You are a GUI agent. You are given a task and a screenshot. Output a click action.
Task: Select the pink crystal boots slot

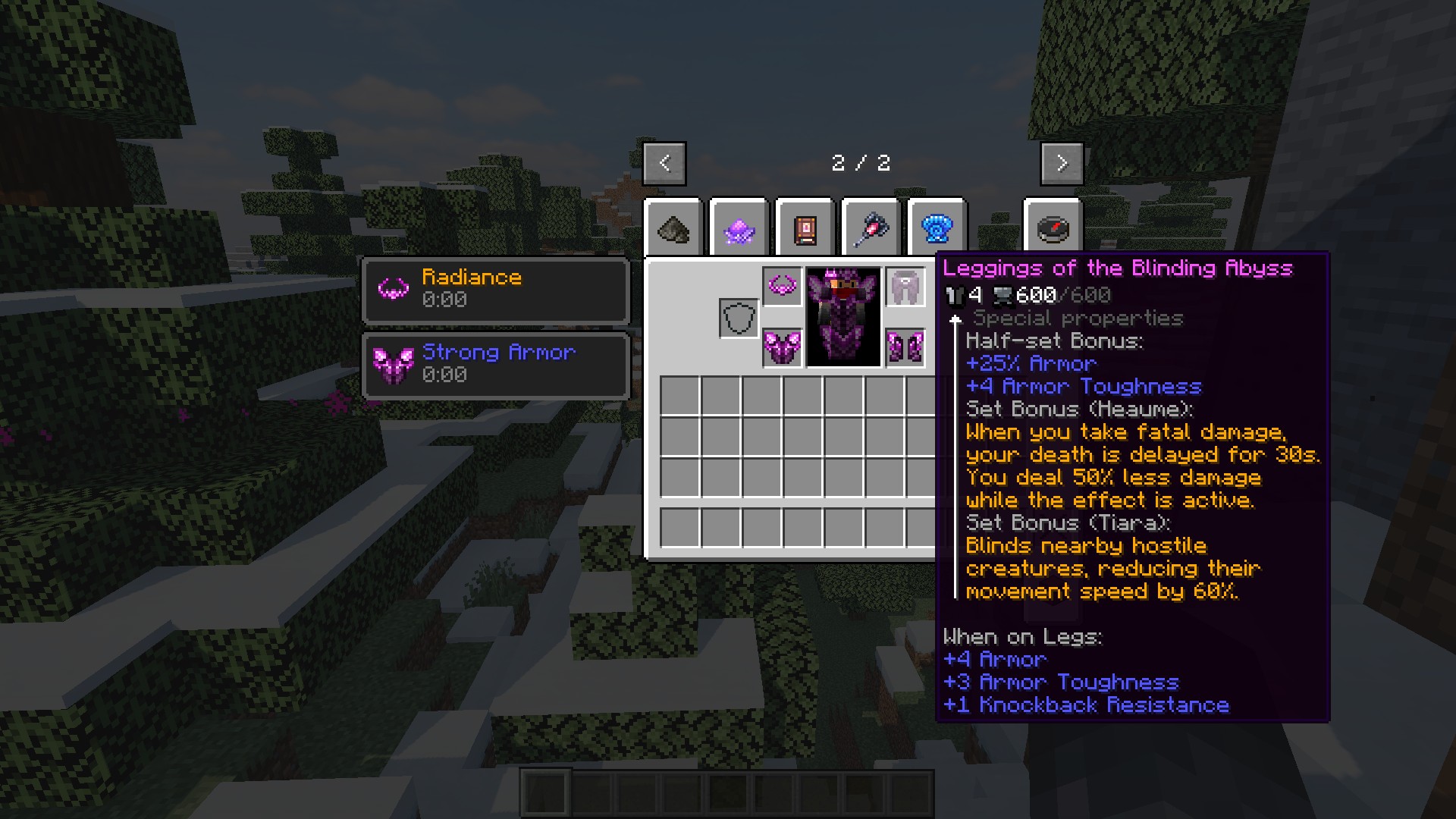pyautogui.click(x=905, y=348)
